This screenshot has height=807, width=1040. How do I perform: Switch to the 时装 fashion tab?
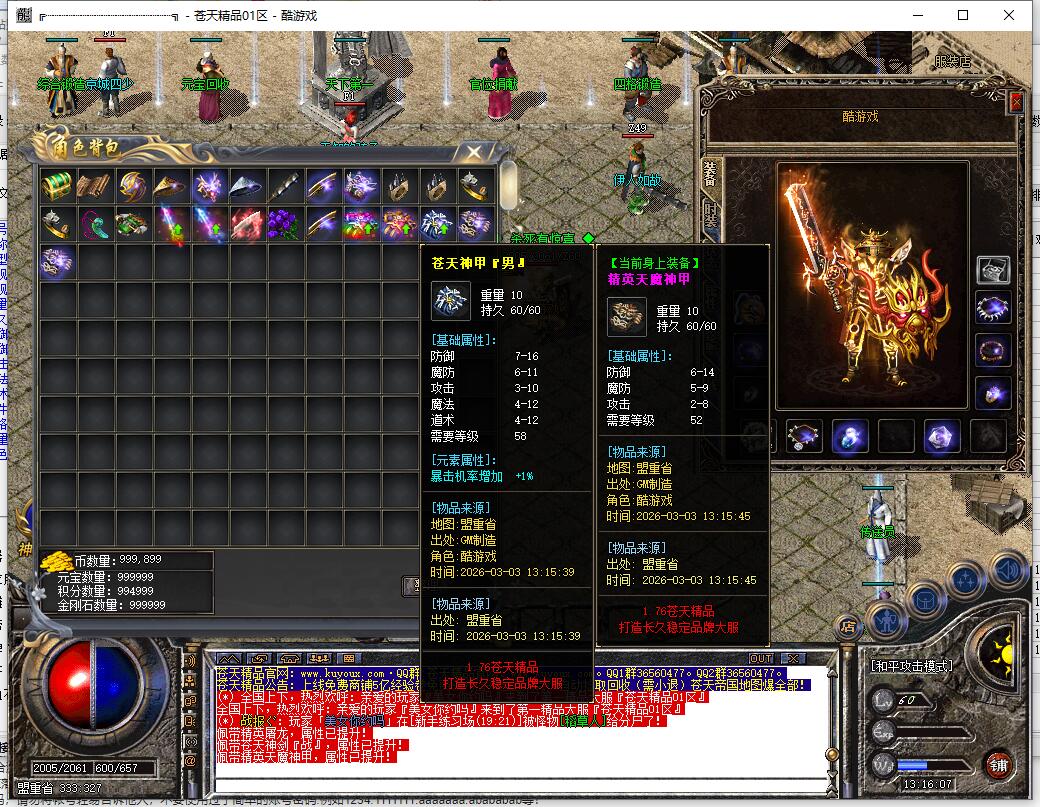click(710, 214)
